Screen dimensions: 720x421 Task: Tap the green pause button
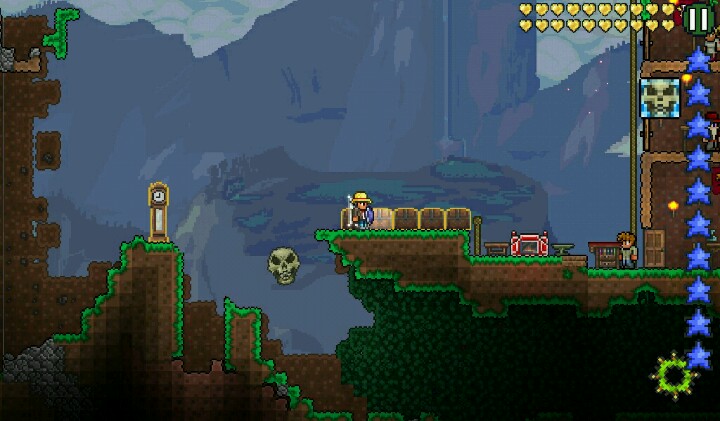pos(697,18)
